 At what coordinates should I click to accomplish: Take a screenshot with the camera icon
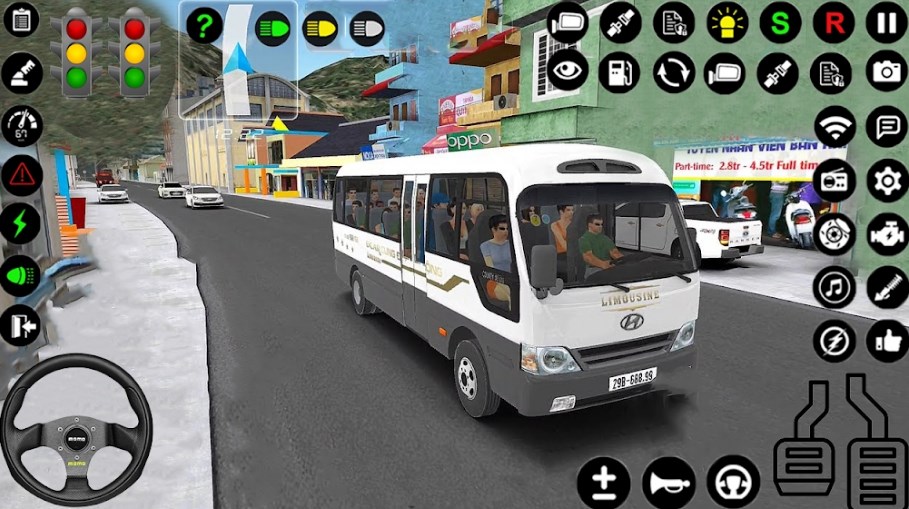[886, 72]
